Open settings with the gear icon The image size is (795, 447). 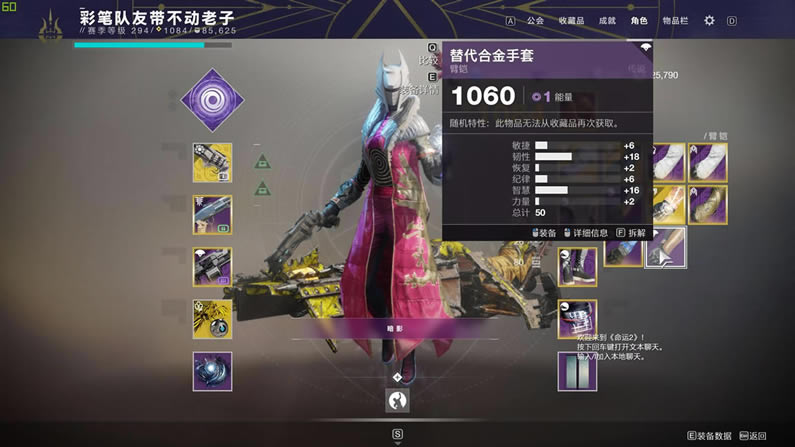tap(710, 20)
